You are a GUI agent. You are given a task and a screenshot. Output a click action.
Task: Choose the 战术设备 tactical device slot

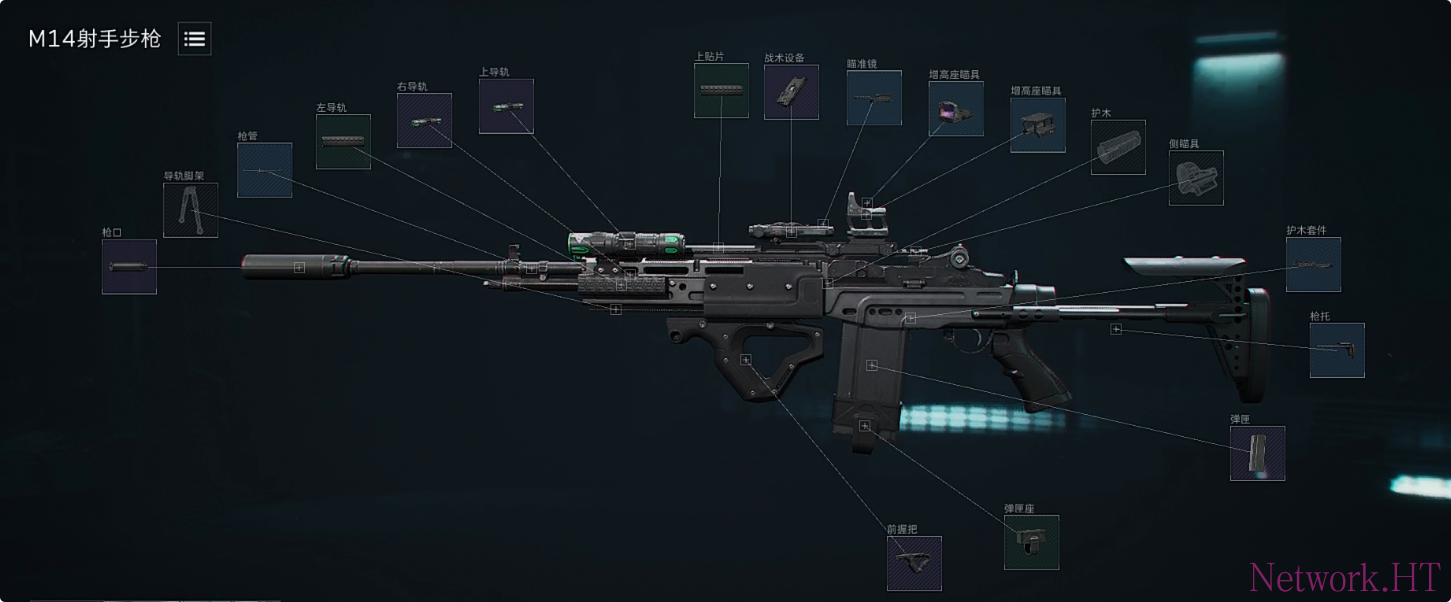coord(791,92)
